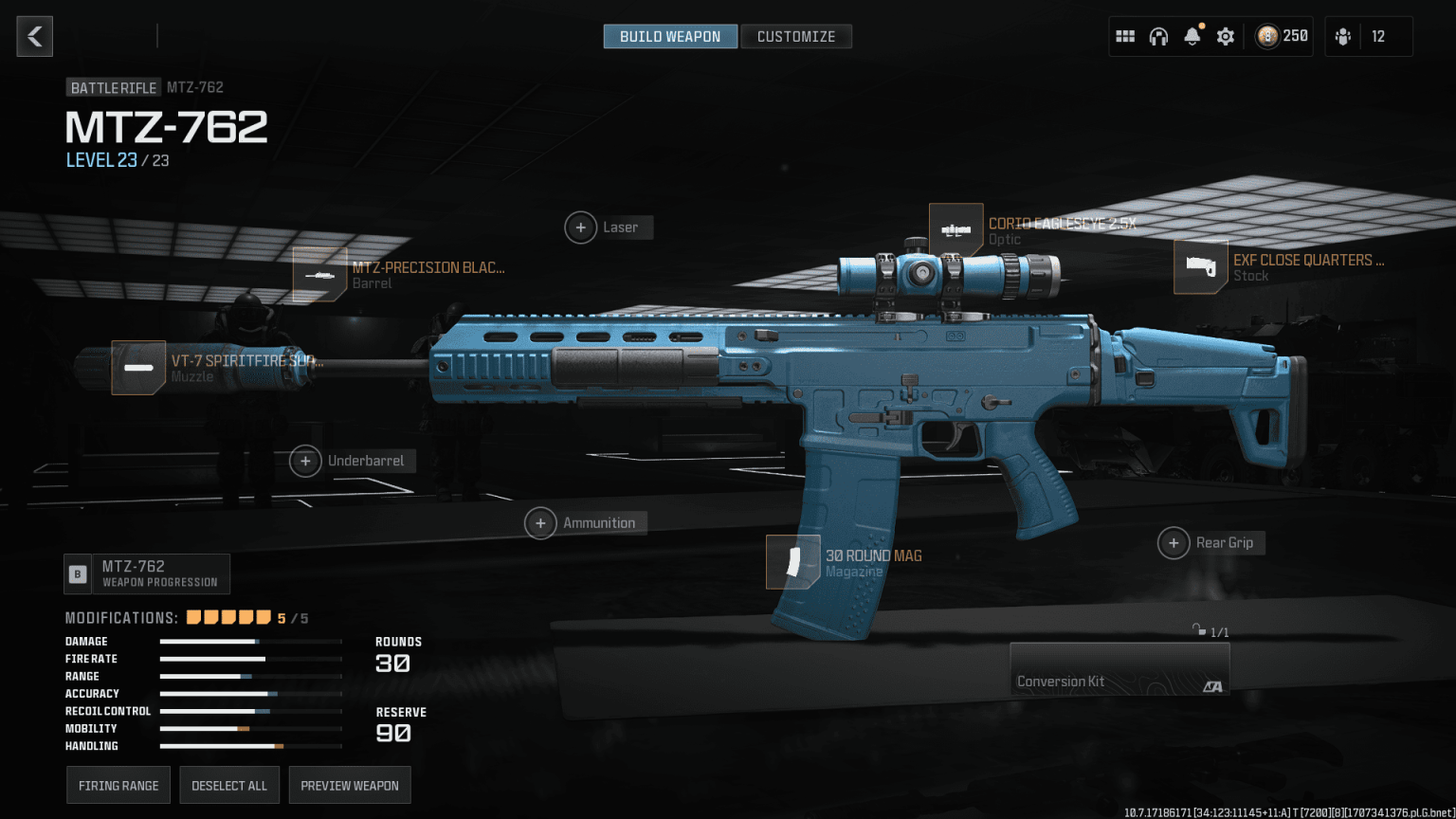The height and width of the screenshot is (819, 1456).
Task: Click the COD Points balance showing 250
Action: (x=1280, y=36)
